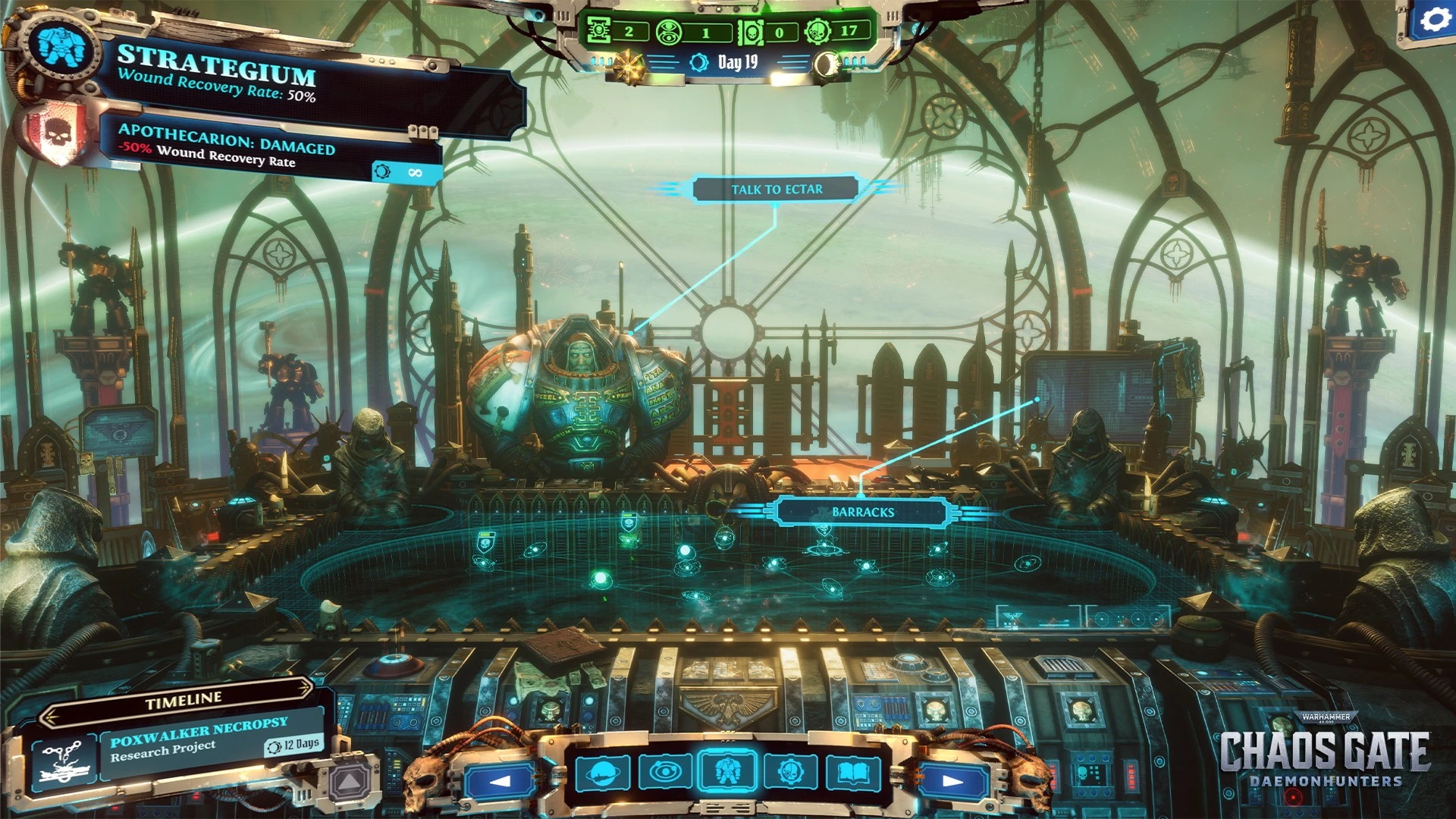The height and width of the screenshot is (819, 1456).
Task: Go to the previous ship room
Action: (x=500, y=780)
